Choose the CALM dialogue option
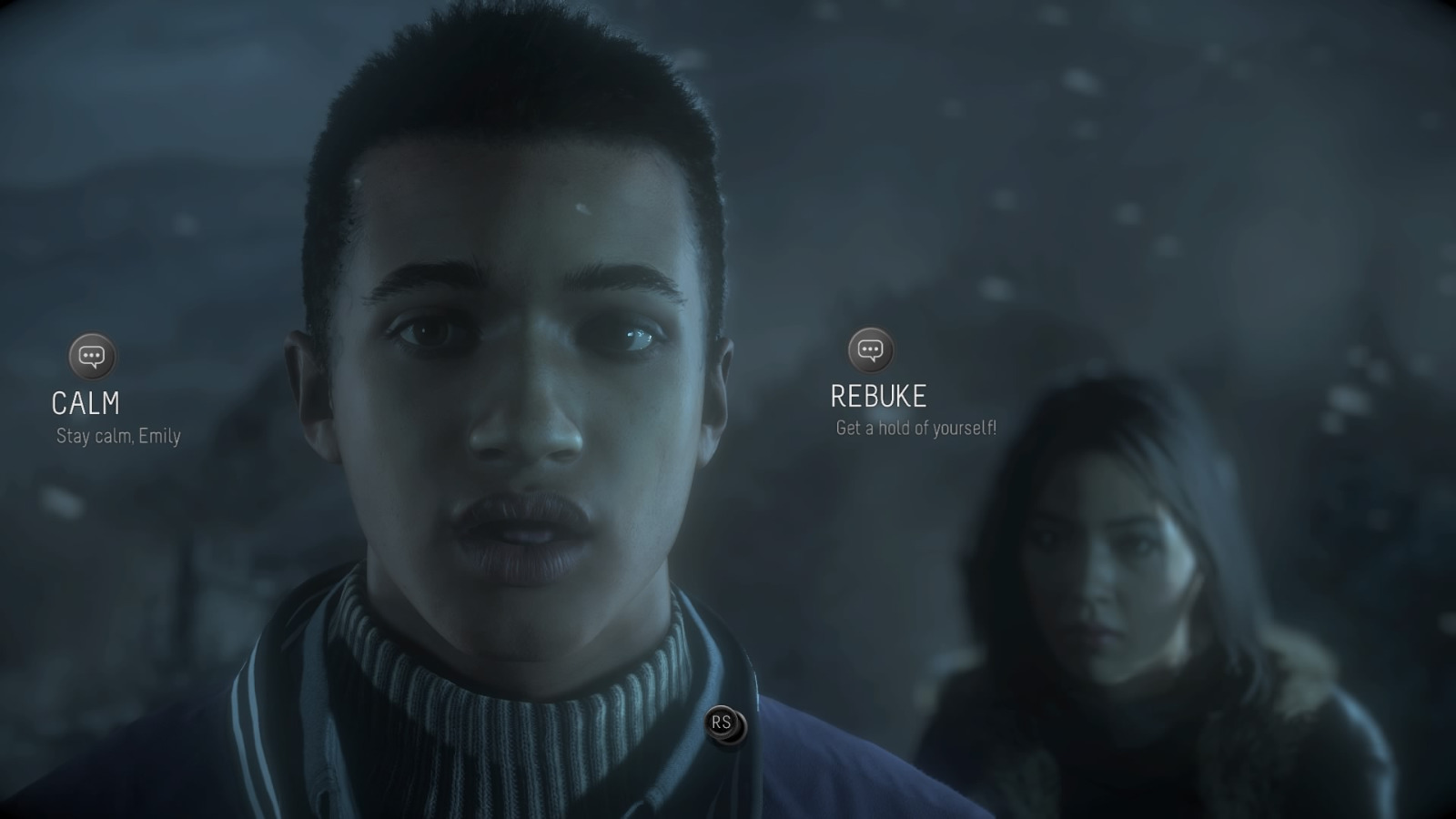The width and height of the screenshot is (1456, 819). [x=88, y=400]
